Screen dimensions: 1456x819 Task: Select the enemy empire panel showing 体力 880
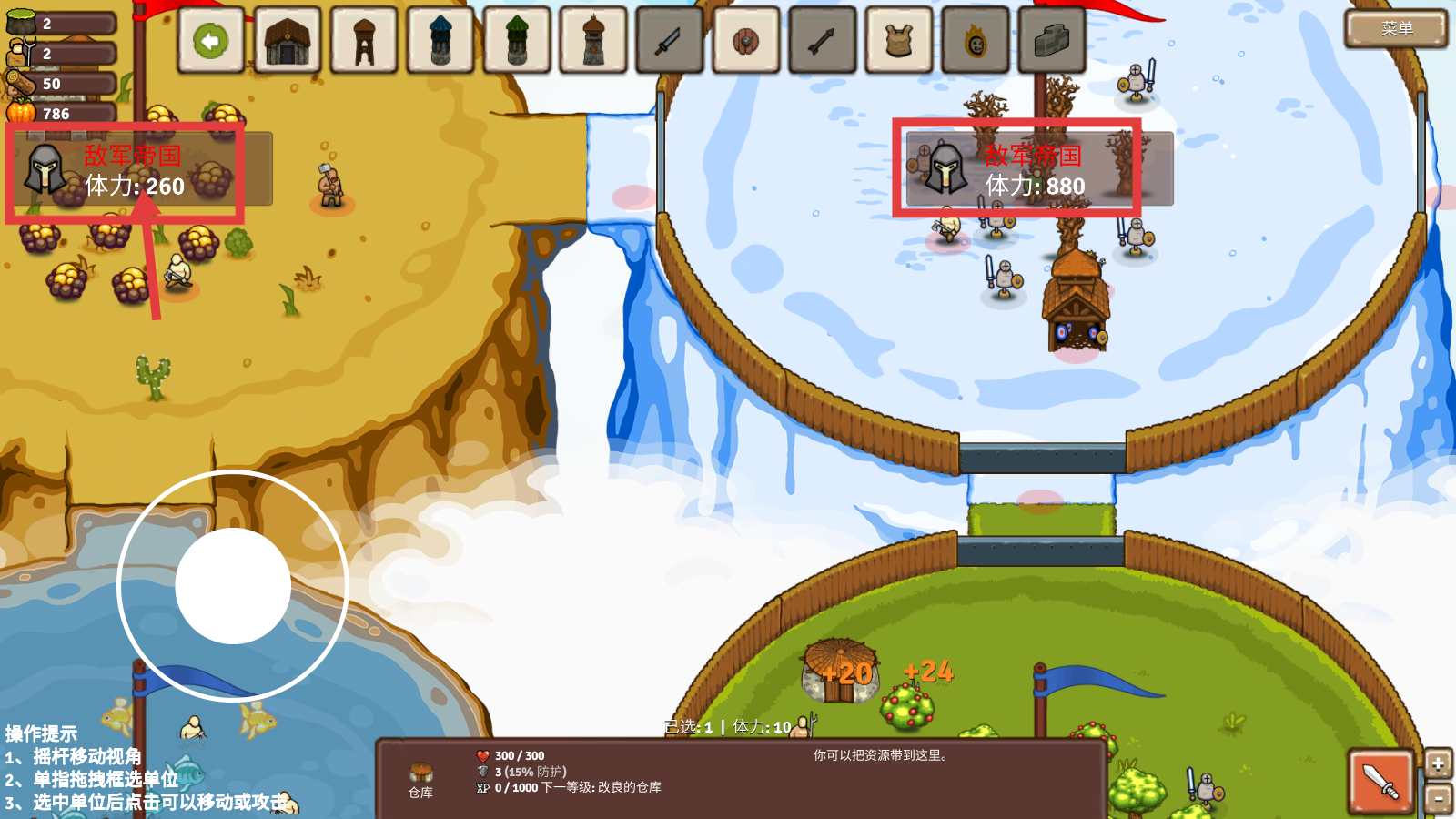click(x=1037, y=169)
